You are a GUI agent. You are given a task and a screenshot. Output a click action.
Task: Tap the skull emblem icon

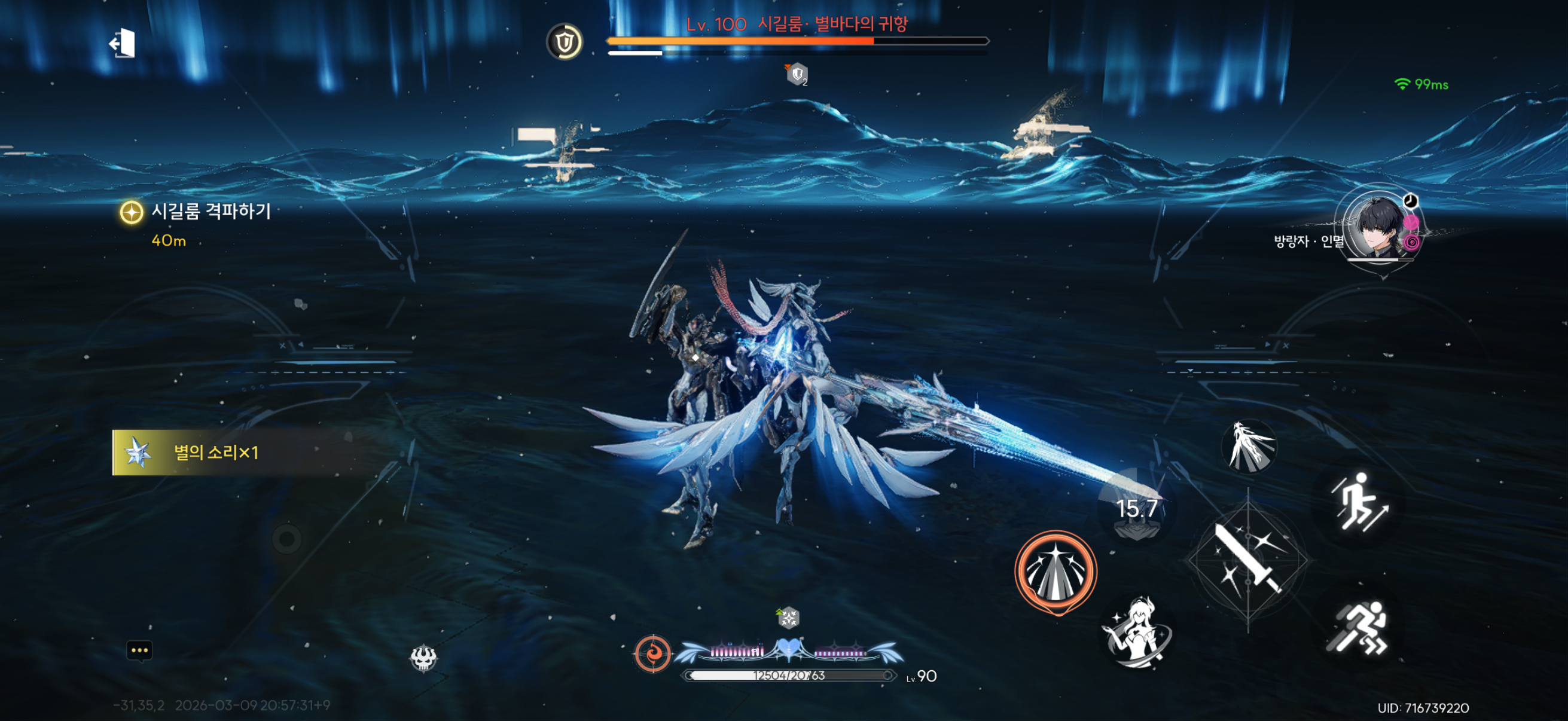423,657
